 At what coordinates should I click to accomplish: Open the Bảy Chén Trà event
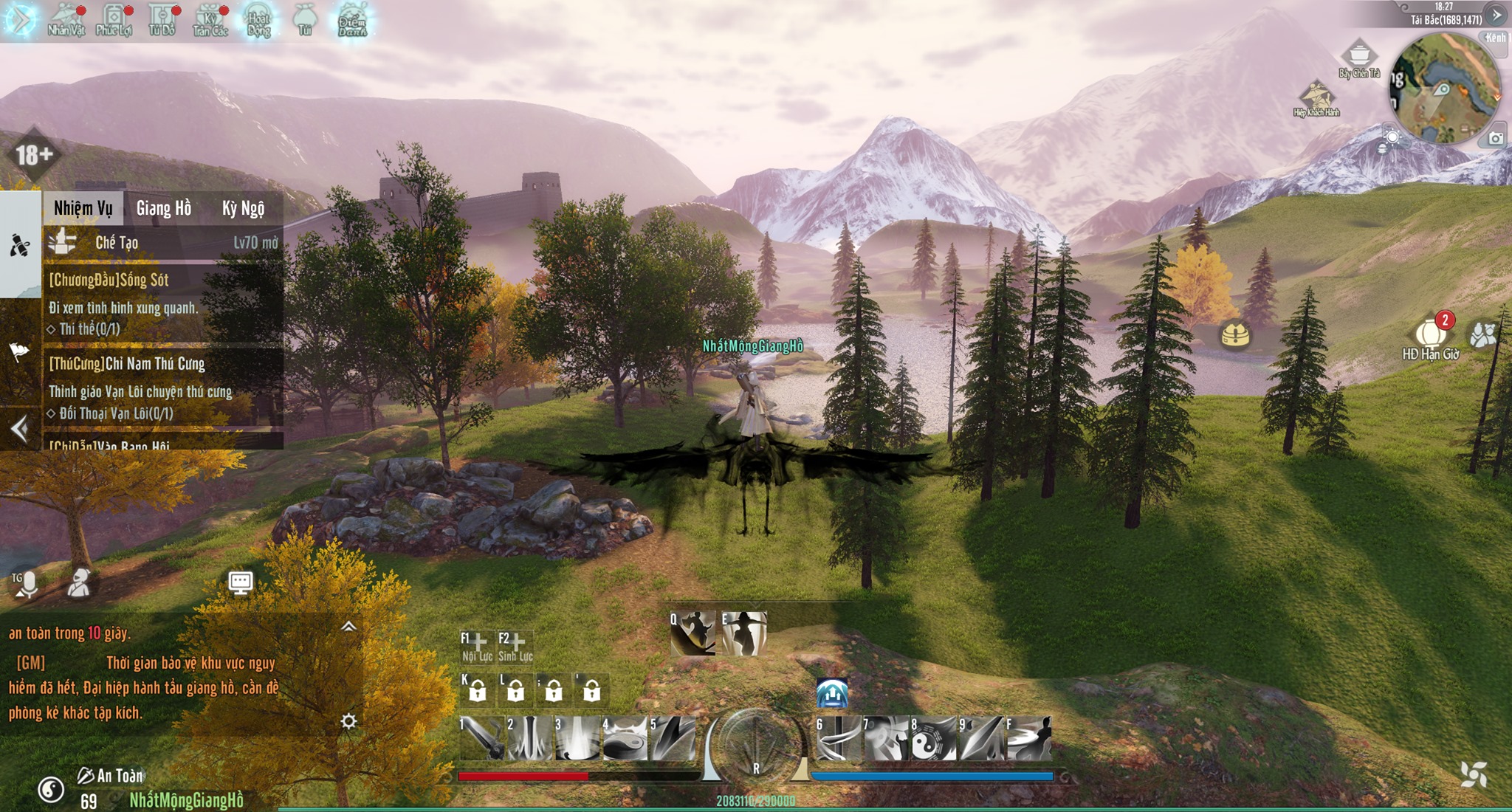[1359, 59]
